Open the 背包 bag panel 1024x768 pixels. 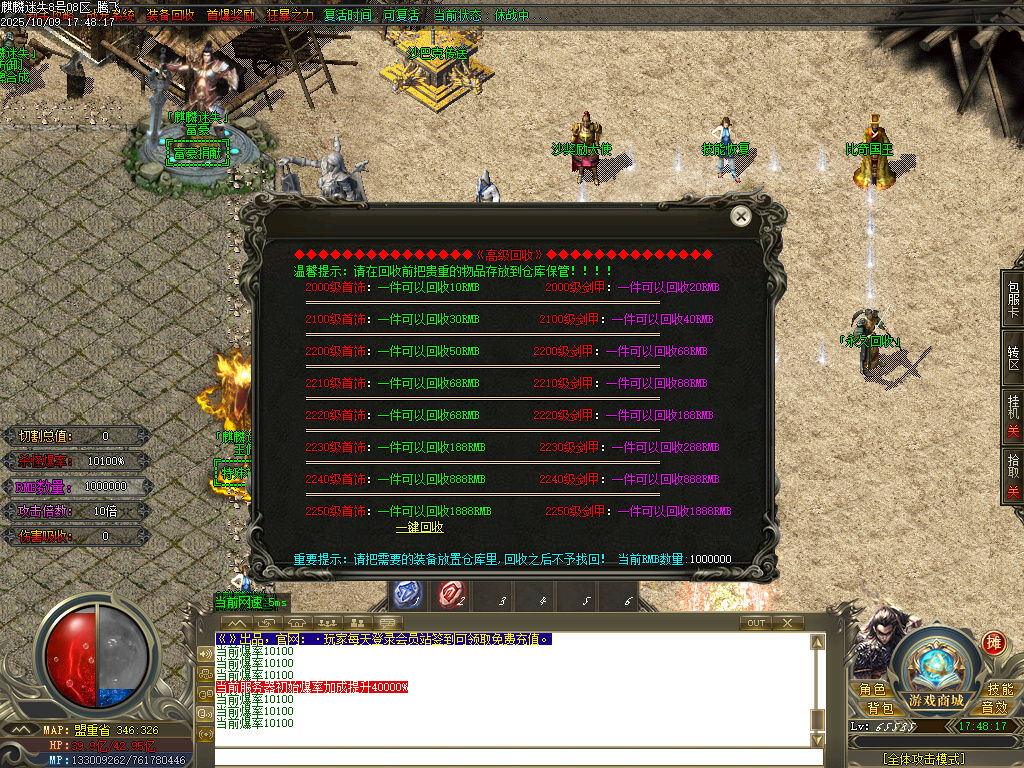point(880,707)
